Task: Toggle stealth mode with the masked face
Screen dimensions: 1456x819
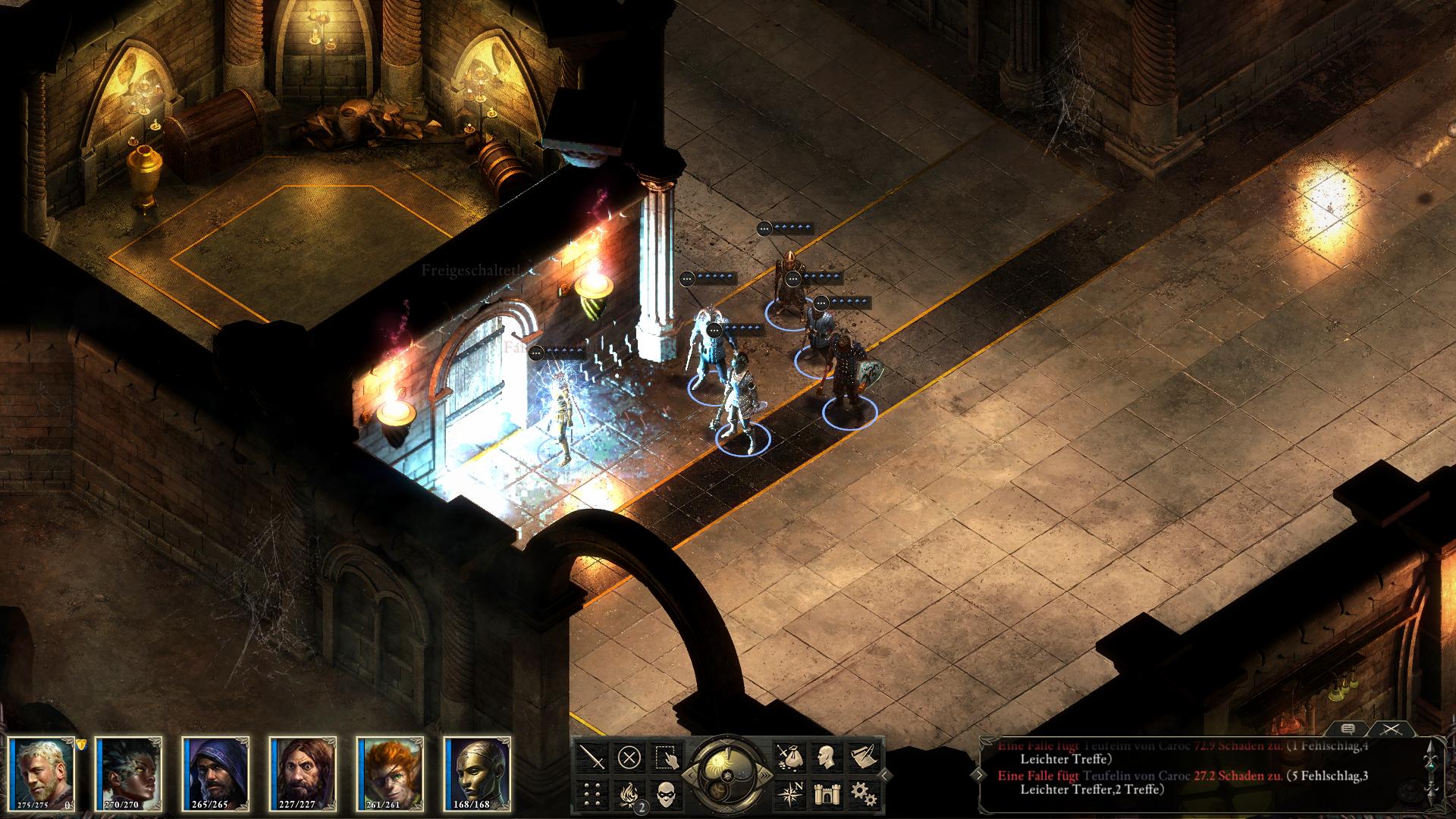Action: coord(667,794)
